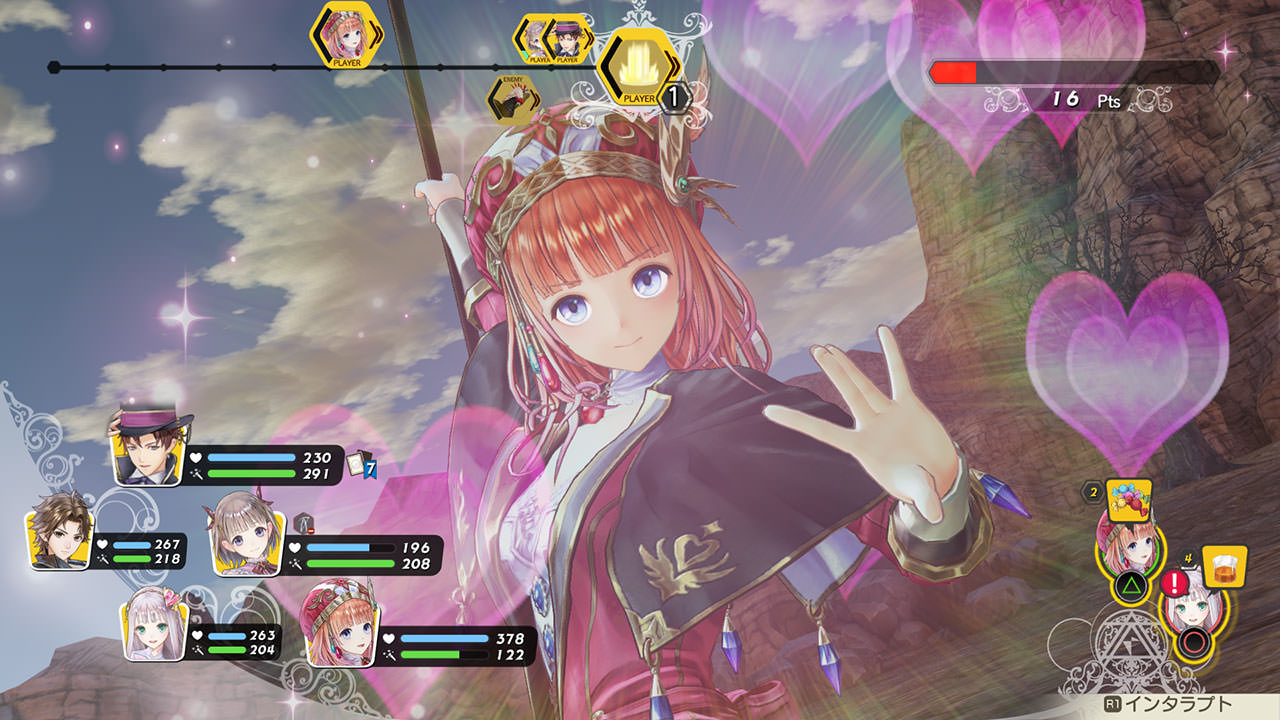1280x720 pixels.
Task: Click the glowing active turn marker
Action: 638,65
